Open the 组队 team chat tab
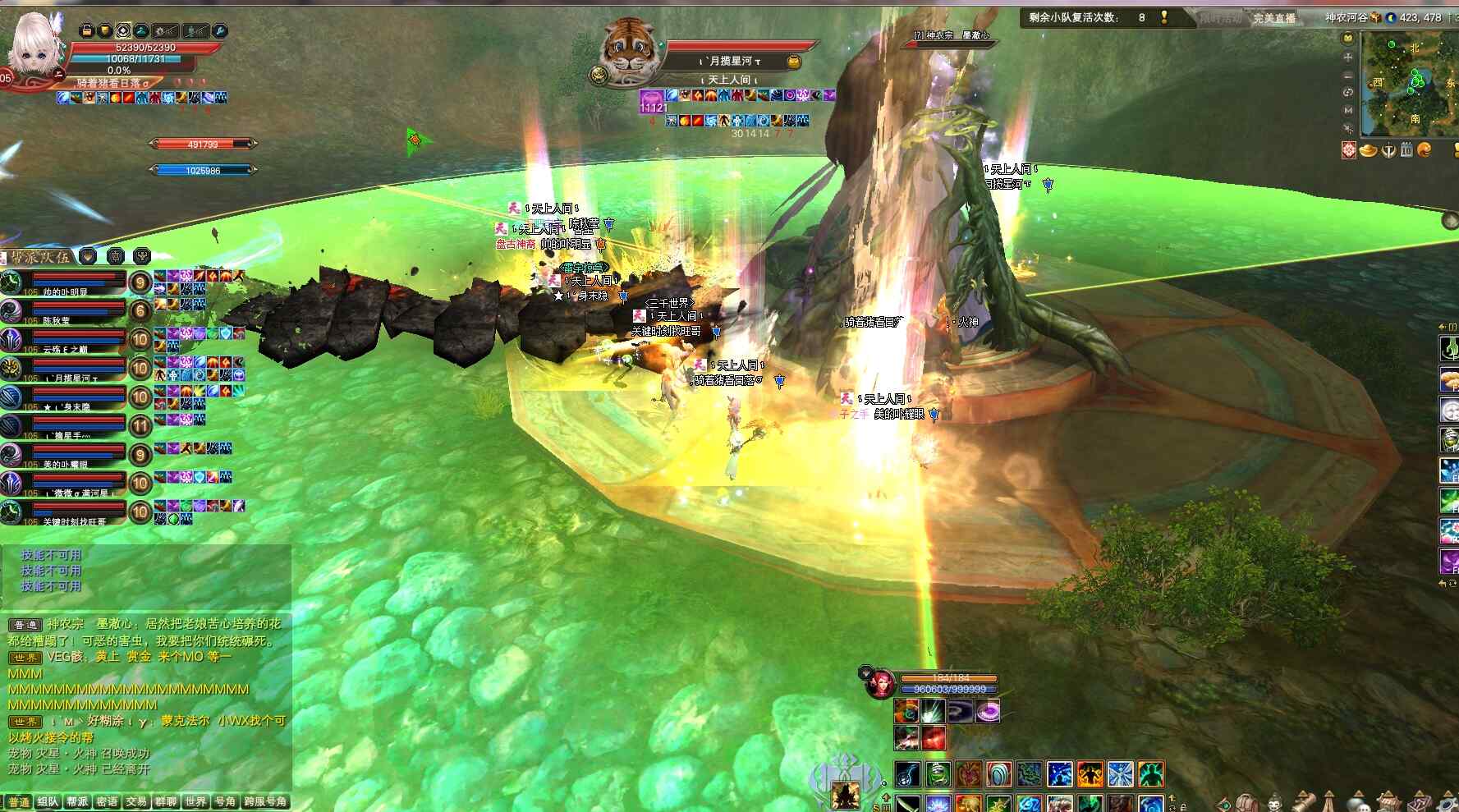Image resolution: width=1459 pixels, height=812 pixels. [x=48, y=802]
